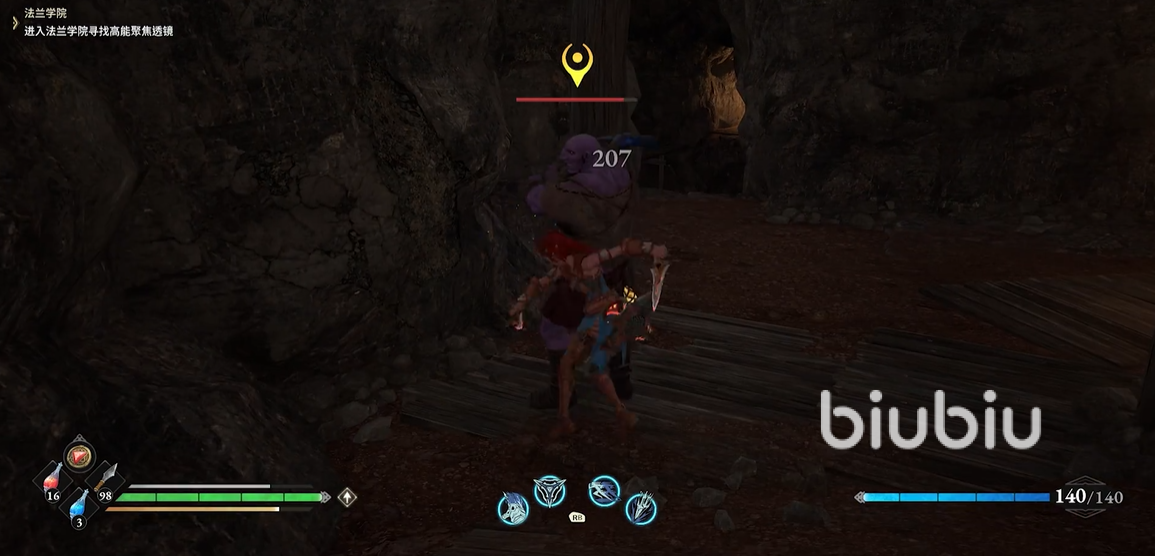This screenshot has height=556, width=1155.
Task: Select the blue mana potion slot
Action: tap(79, 507)
